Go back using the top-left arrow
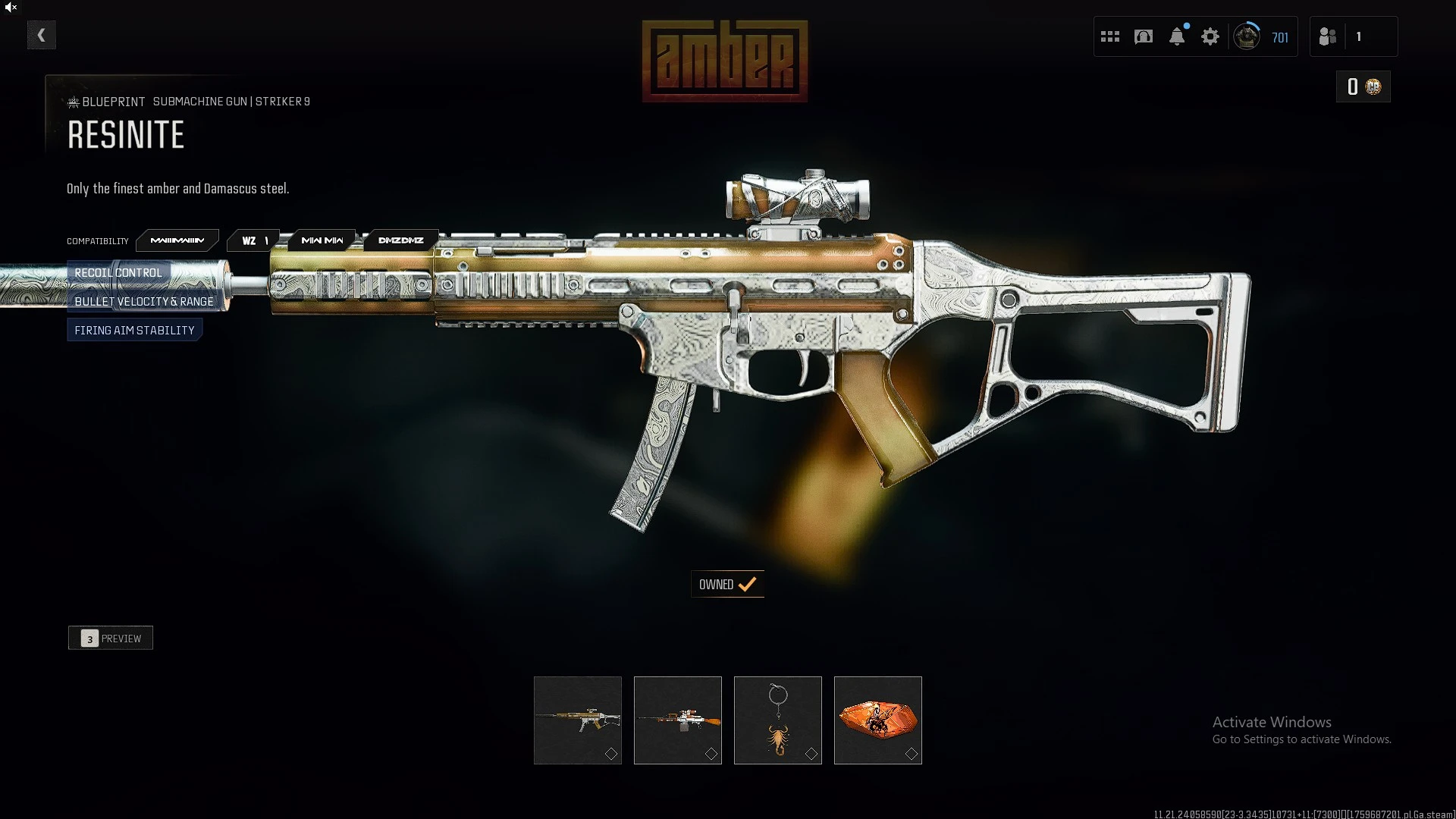This screenshot has width=1456, height=819. click(42, 35)
